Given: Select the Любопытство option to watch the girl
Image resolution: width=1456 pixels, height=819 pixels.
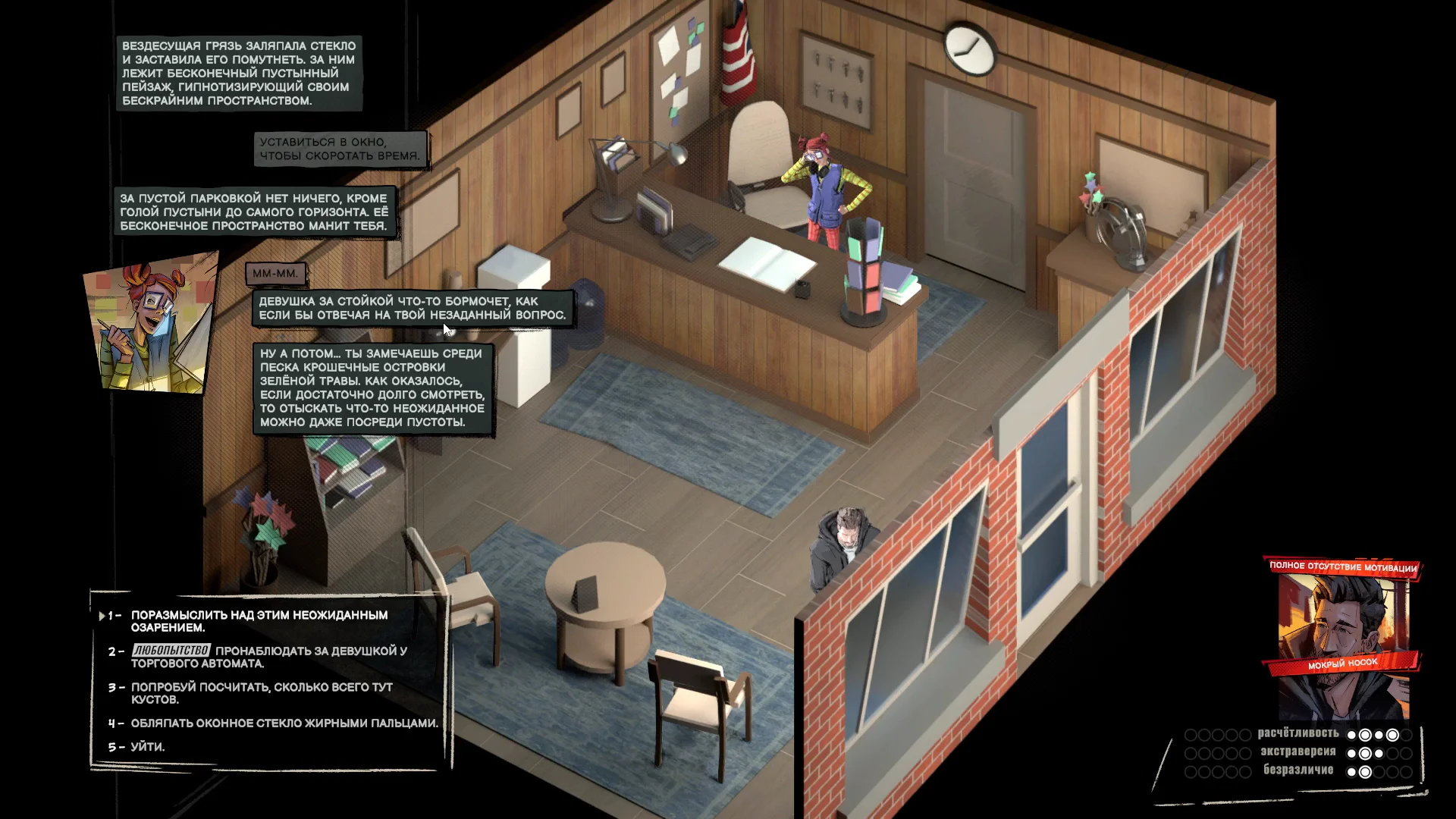Looking at the screenshot, I should tap(269, 657).
